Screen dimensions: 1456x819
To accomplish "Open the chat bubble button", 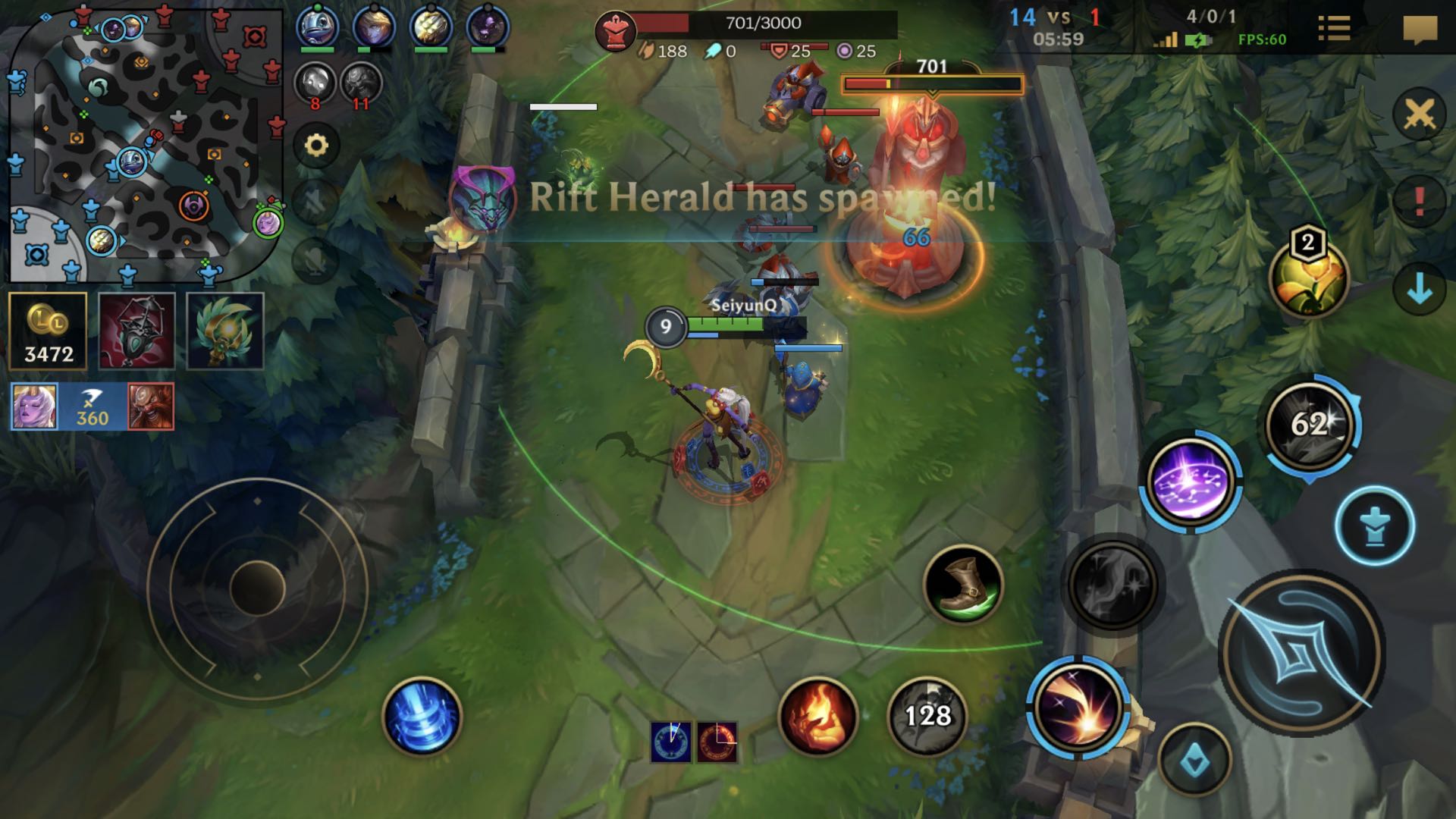I will (1420, 30).
